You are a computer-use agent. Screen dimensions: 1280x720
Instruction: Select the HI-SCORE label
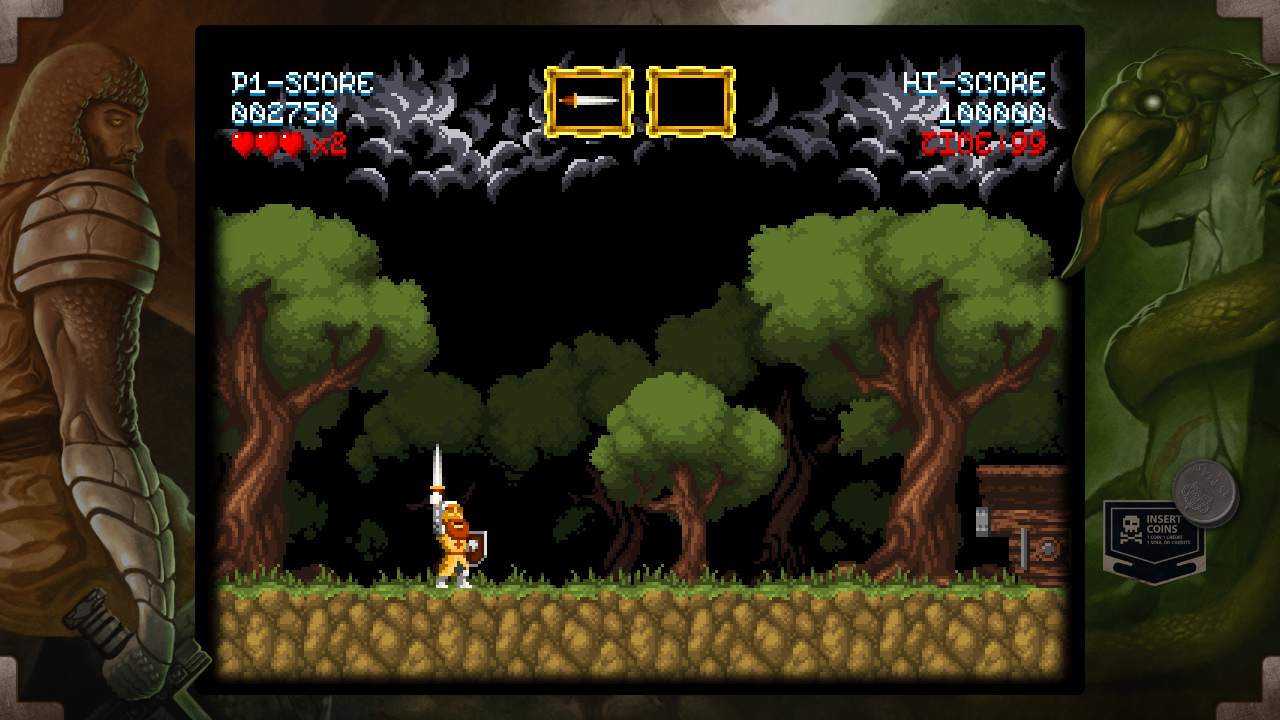(975, 83)
